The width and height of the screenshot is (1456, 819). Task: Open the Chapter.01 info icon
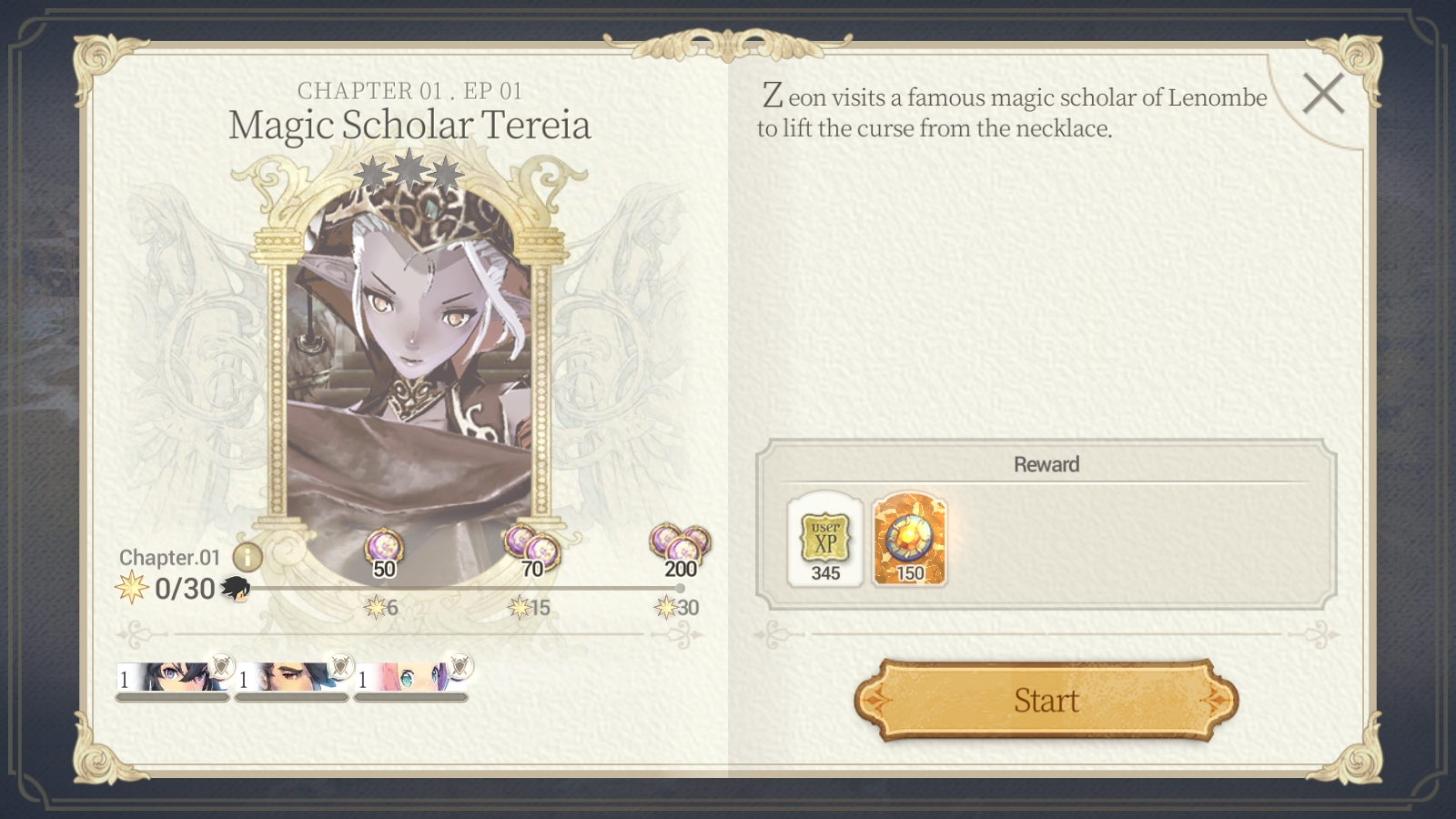(x=248, y=557)
